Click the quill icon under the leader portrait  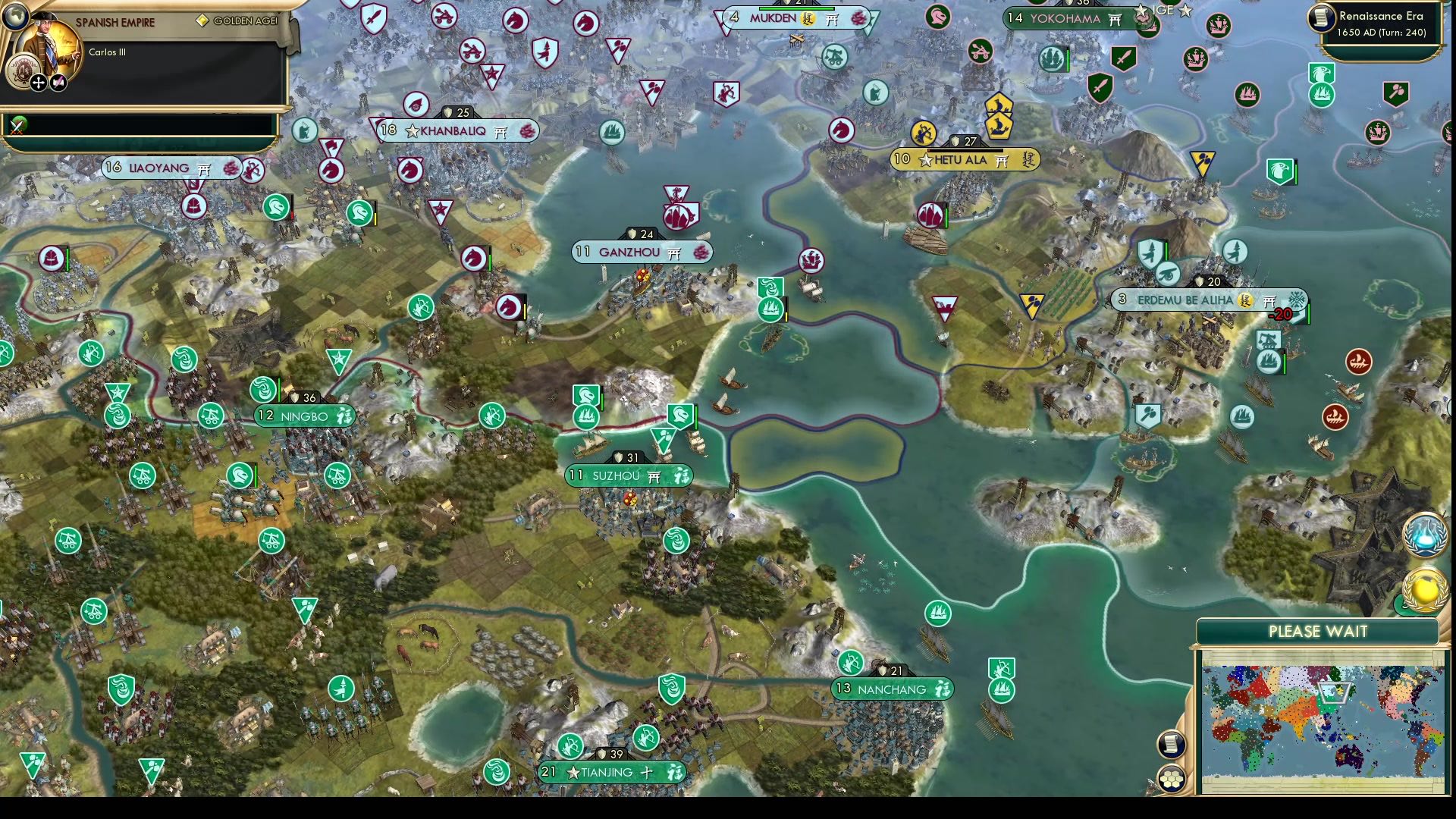click(x=58, y=83)
